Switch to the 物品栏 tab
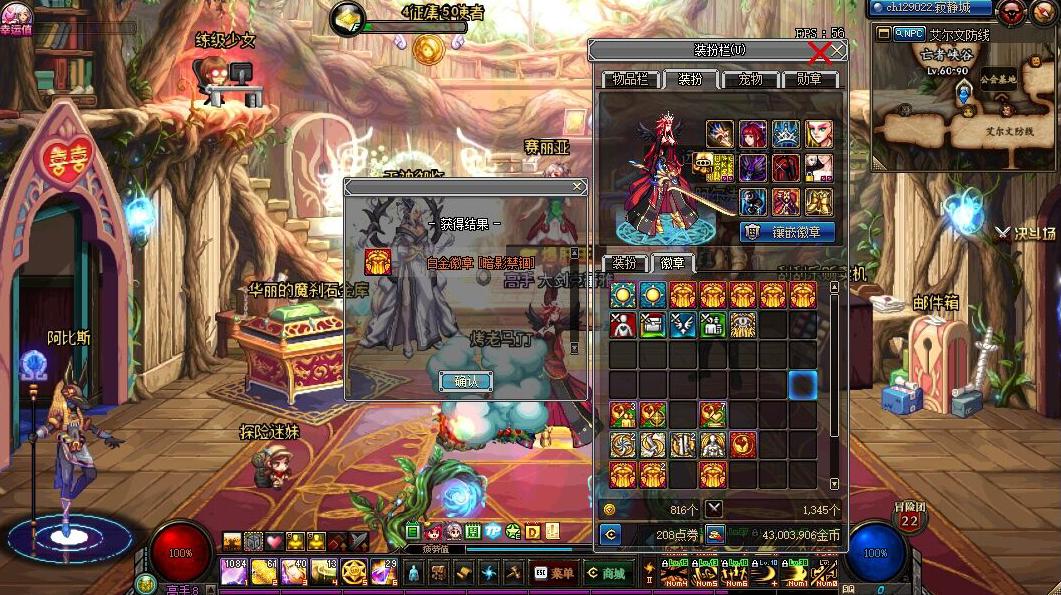1061x595 pixels. [630, 79]
